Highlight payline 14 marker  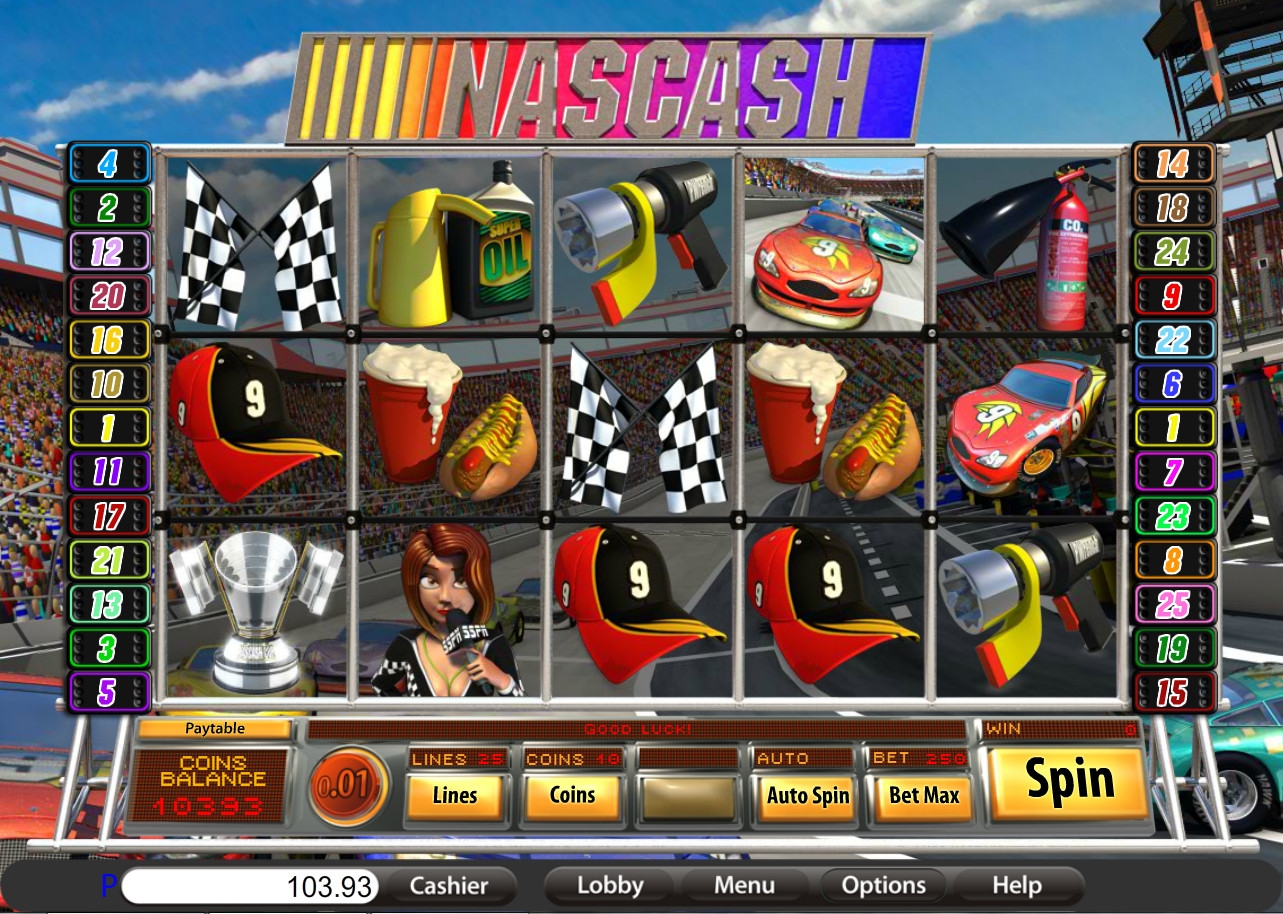(x=1172, y=163)
